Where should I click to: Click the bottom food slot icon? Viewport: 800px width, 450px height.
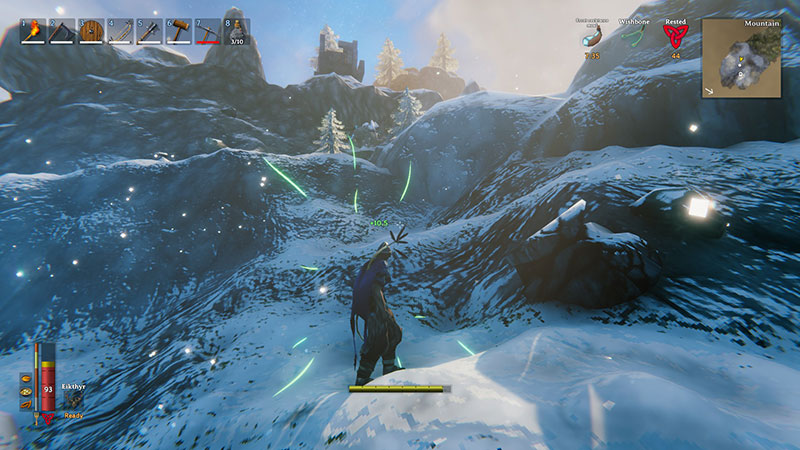(26, 405)
